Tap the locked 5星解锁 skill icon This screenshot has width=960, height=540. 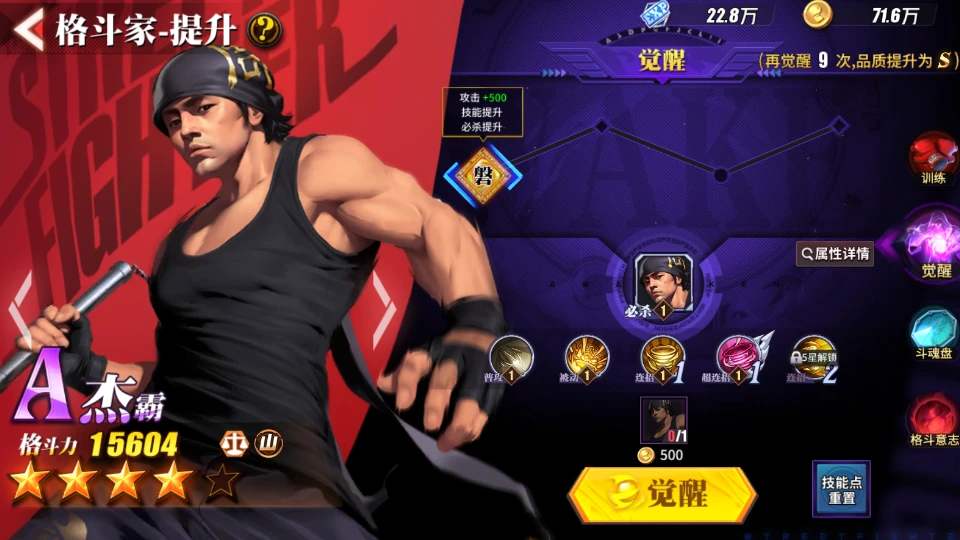click(814, 357)
